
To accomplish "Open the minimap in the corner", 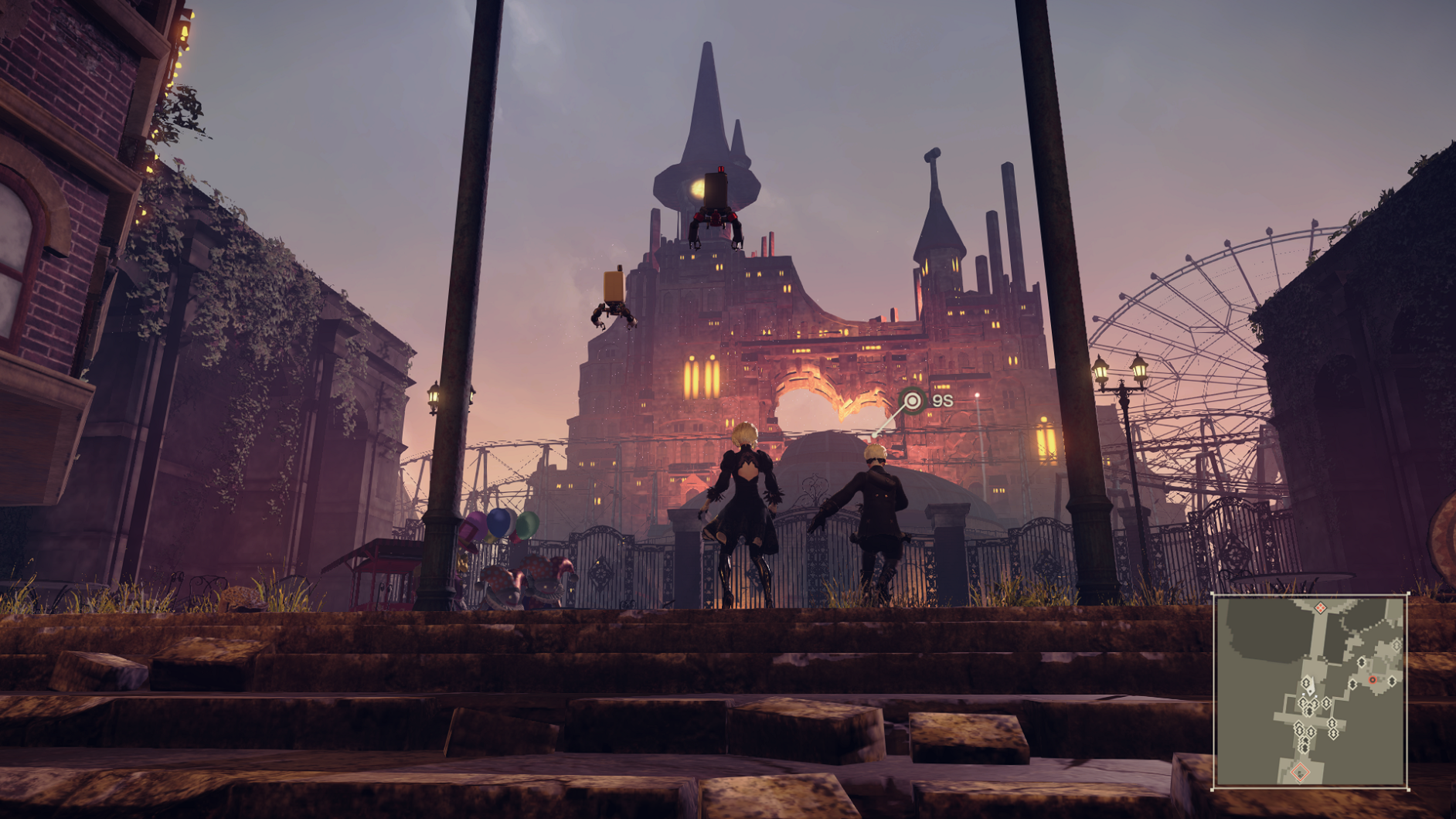I will coord(1310,691).
